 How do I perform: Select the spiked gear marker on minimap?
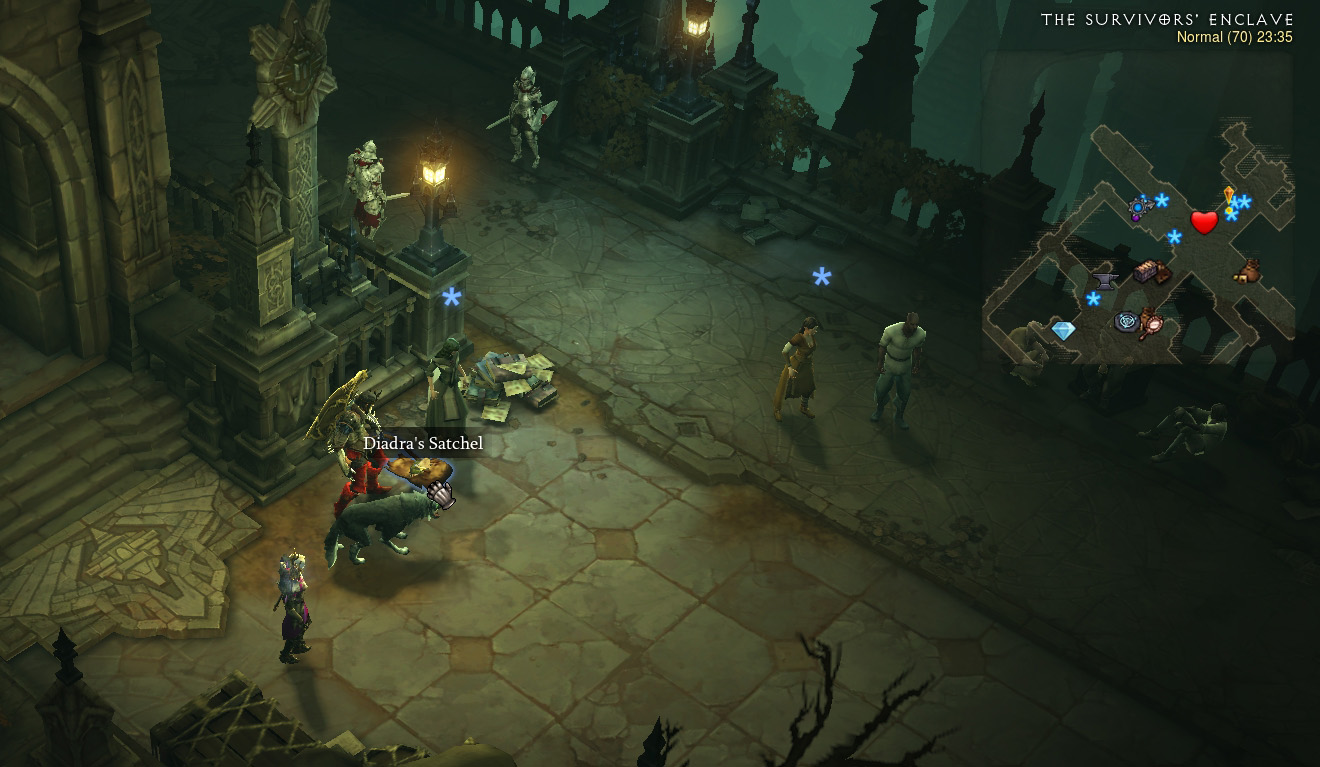1139,208
